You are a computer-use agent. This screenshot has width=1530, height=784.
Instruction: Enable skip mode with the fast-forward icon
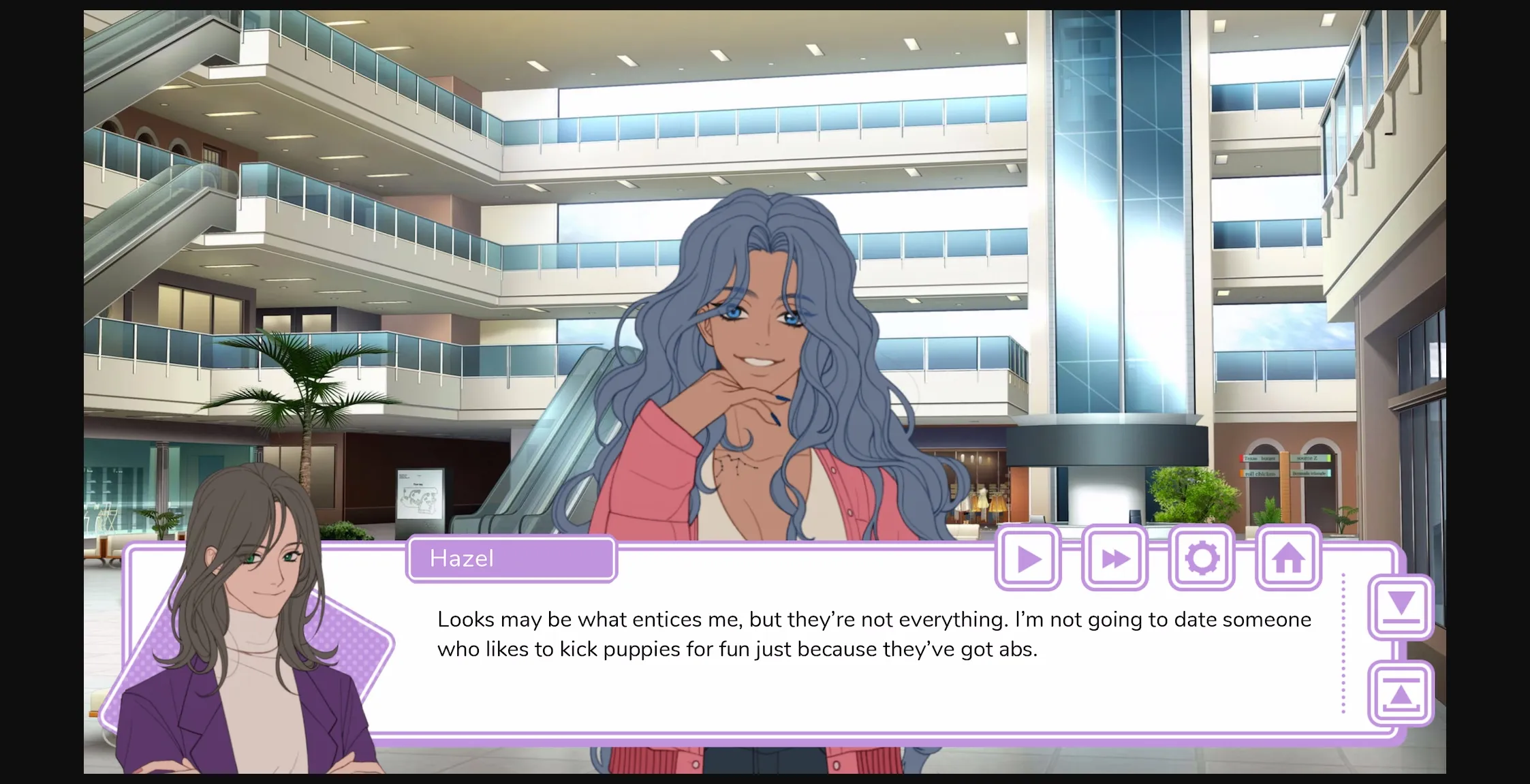1114,557
